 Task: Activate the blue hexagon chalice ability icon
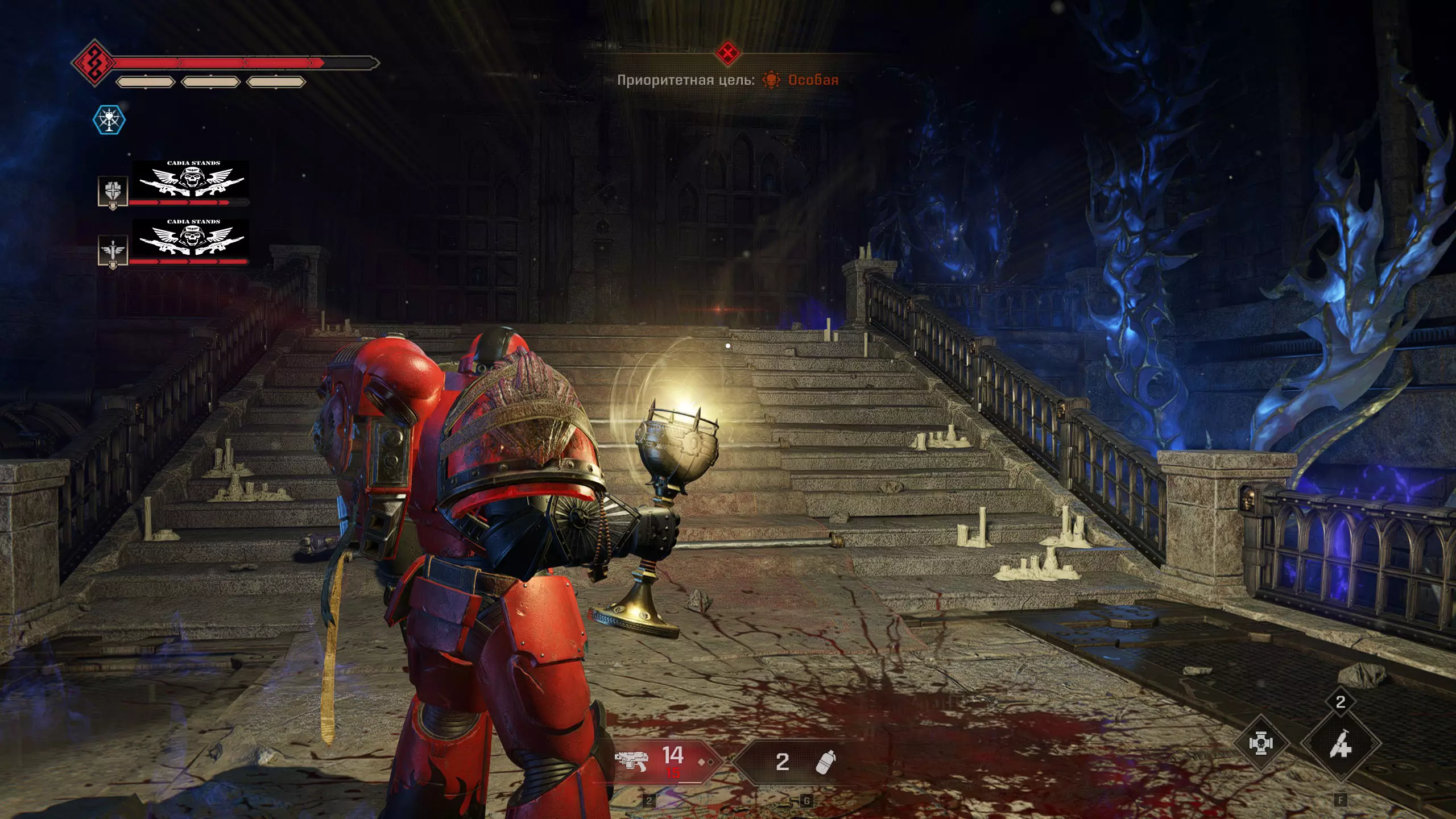[x=109, y=120]
